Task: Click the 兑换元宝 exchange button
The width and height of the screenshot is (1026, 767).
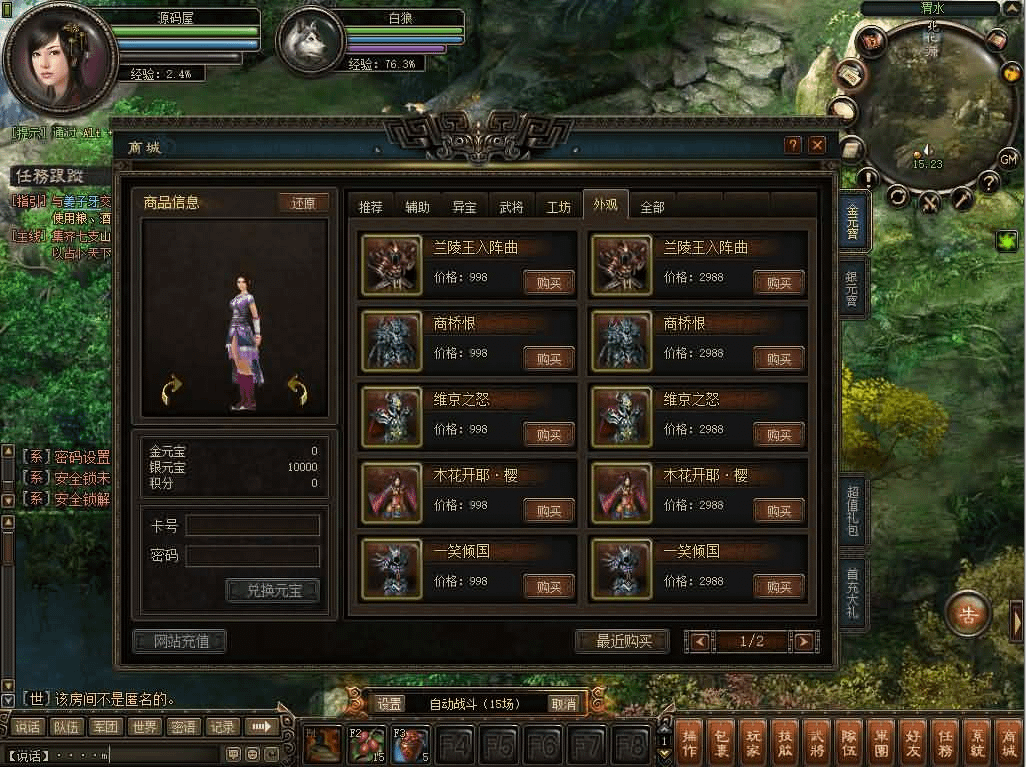Action: coord(273,590)
